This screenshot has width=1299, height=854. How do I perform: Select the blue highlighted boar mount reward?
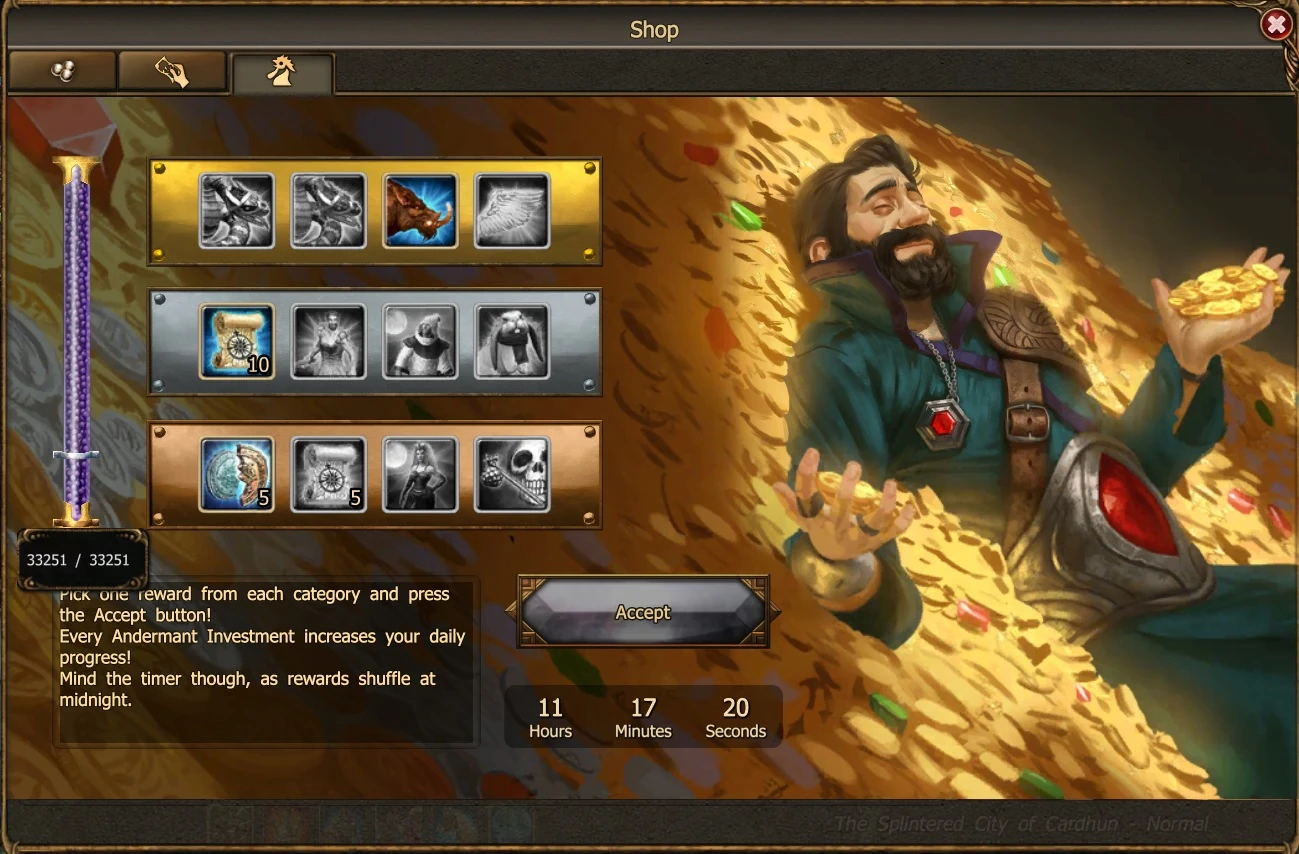tap(420, 211)
